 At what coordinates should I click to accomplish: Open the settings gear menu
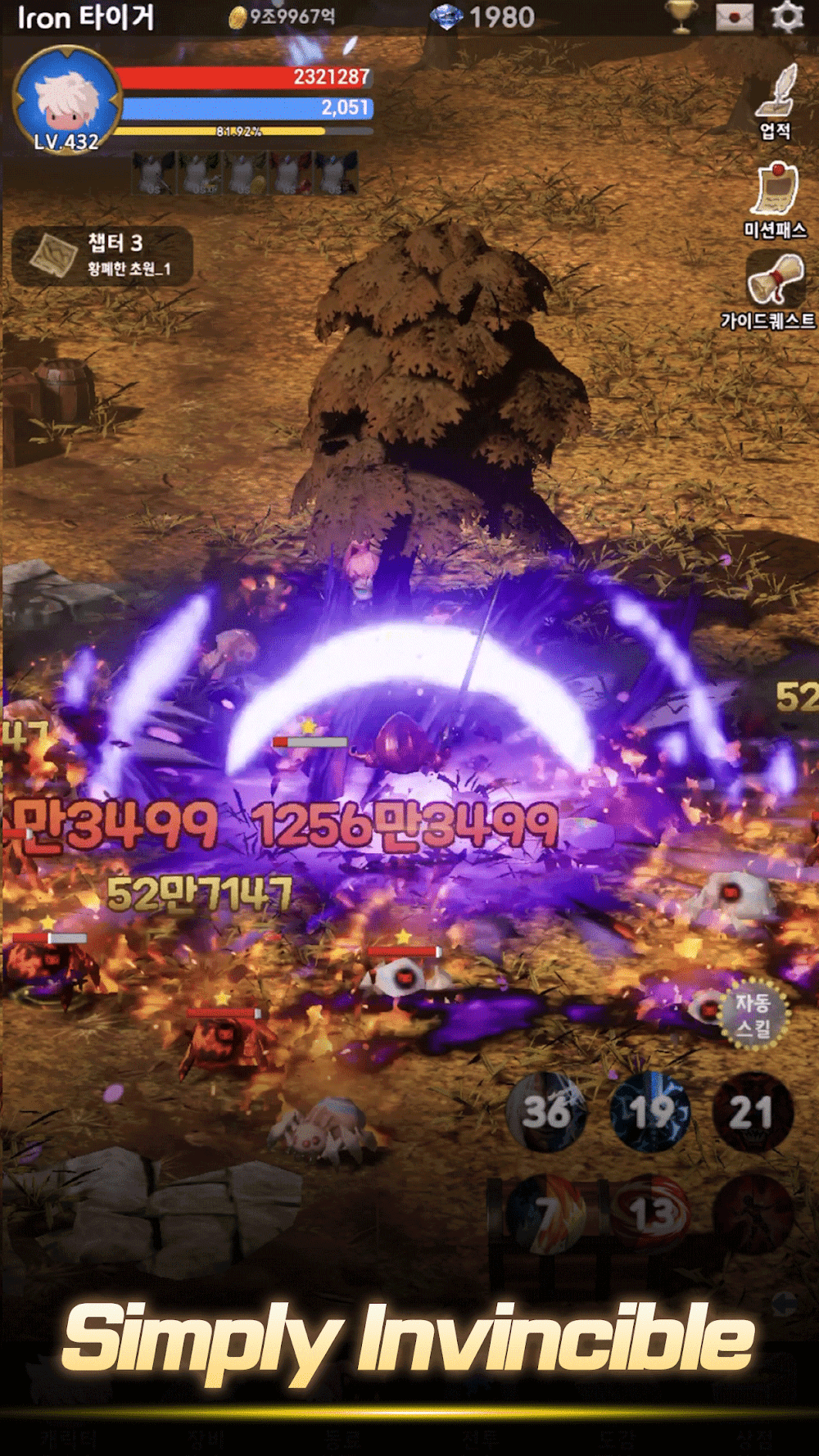coord(787,16)
